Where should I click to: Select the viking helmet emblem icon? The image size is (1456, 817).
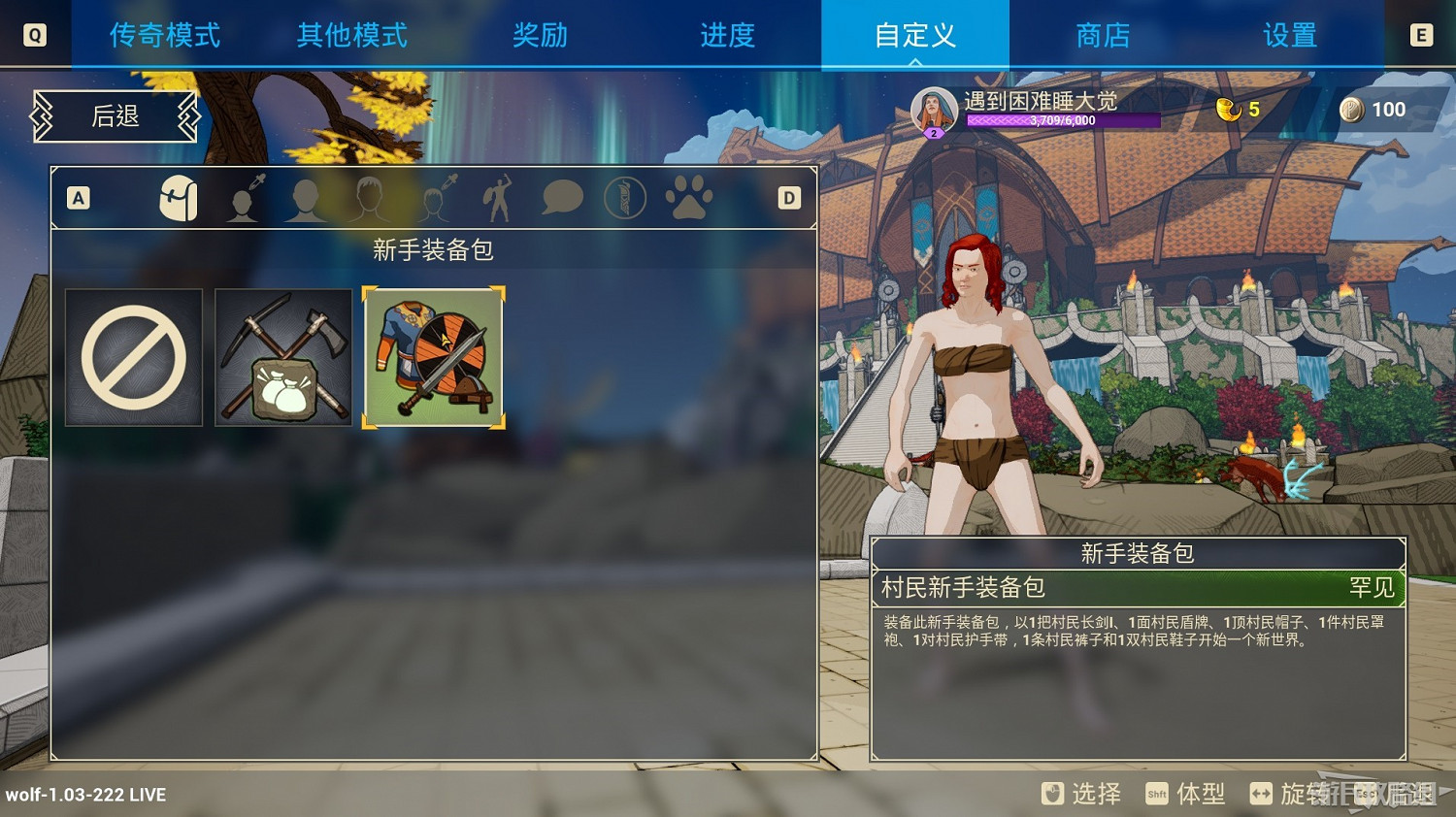(626, 197)
